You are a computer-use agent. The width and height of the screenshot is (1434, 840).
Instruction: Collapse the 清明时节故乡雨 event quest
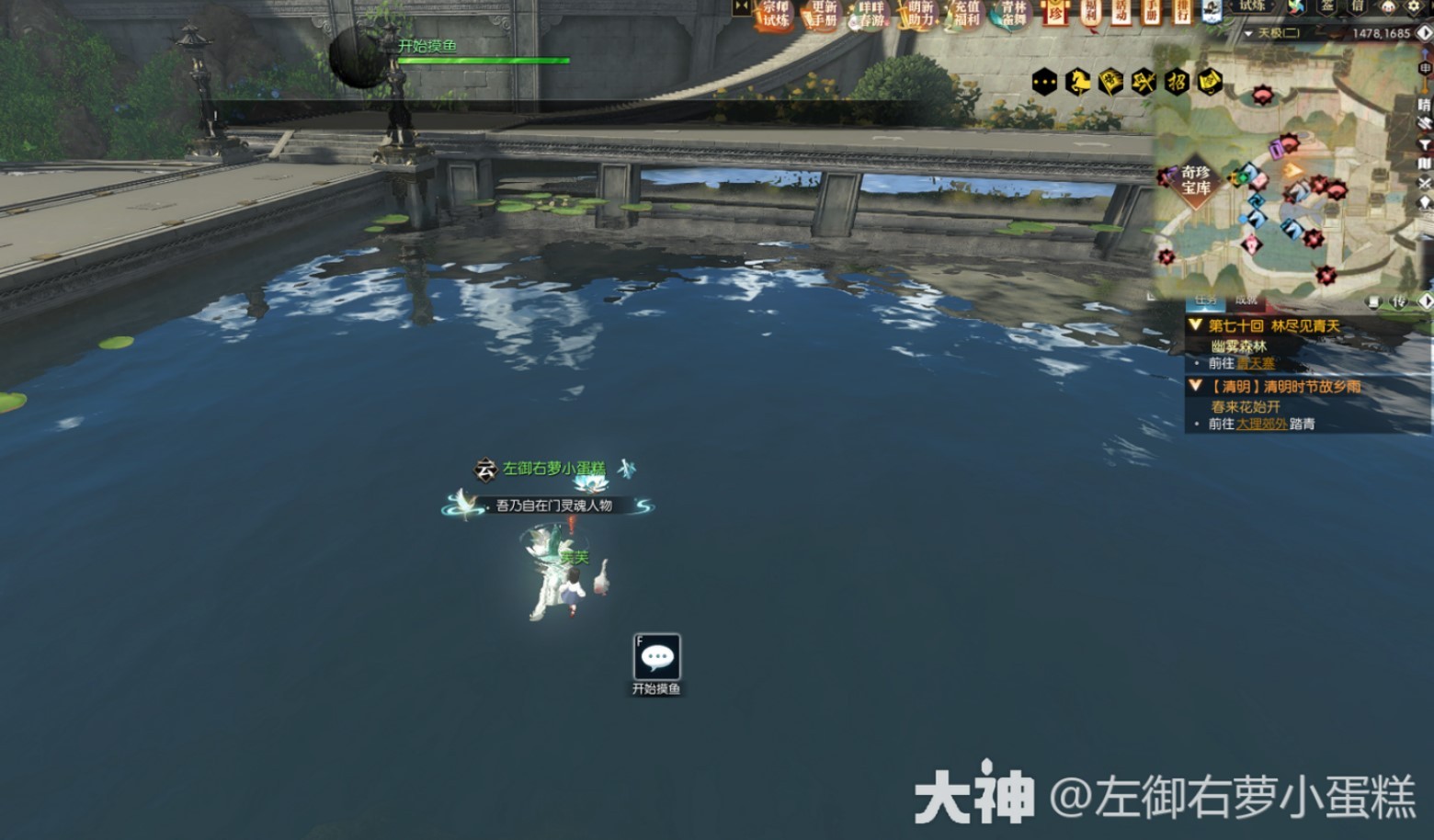pyautogui.click(x=1194, y=386)
